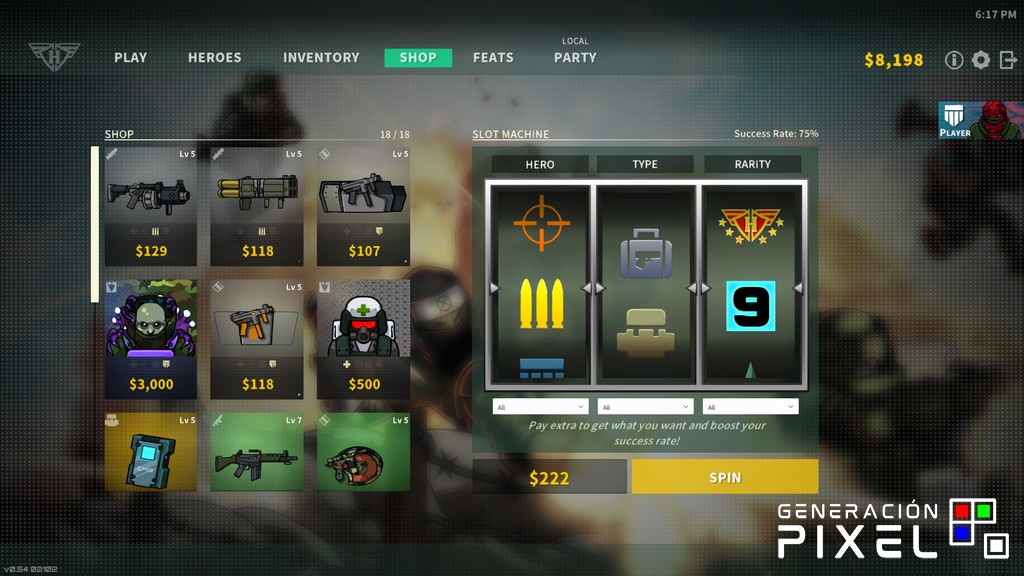1024x576 pixels.
Task: Open the Hero filter dropdown
Action: tap(540, 407)
